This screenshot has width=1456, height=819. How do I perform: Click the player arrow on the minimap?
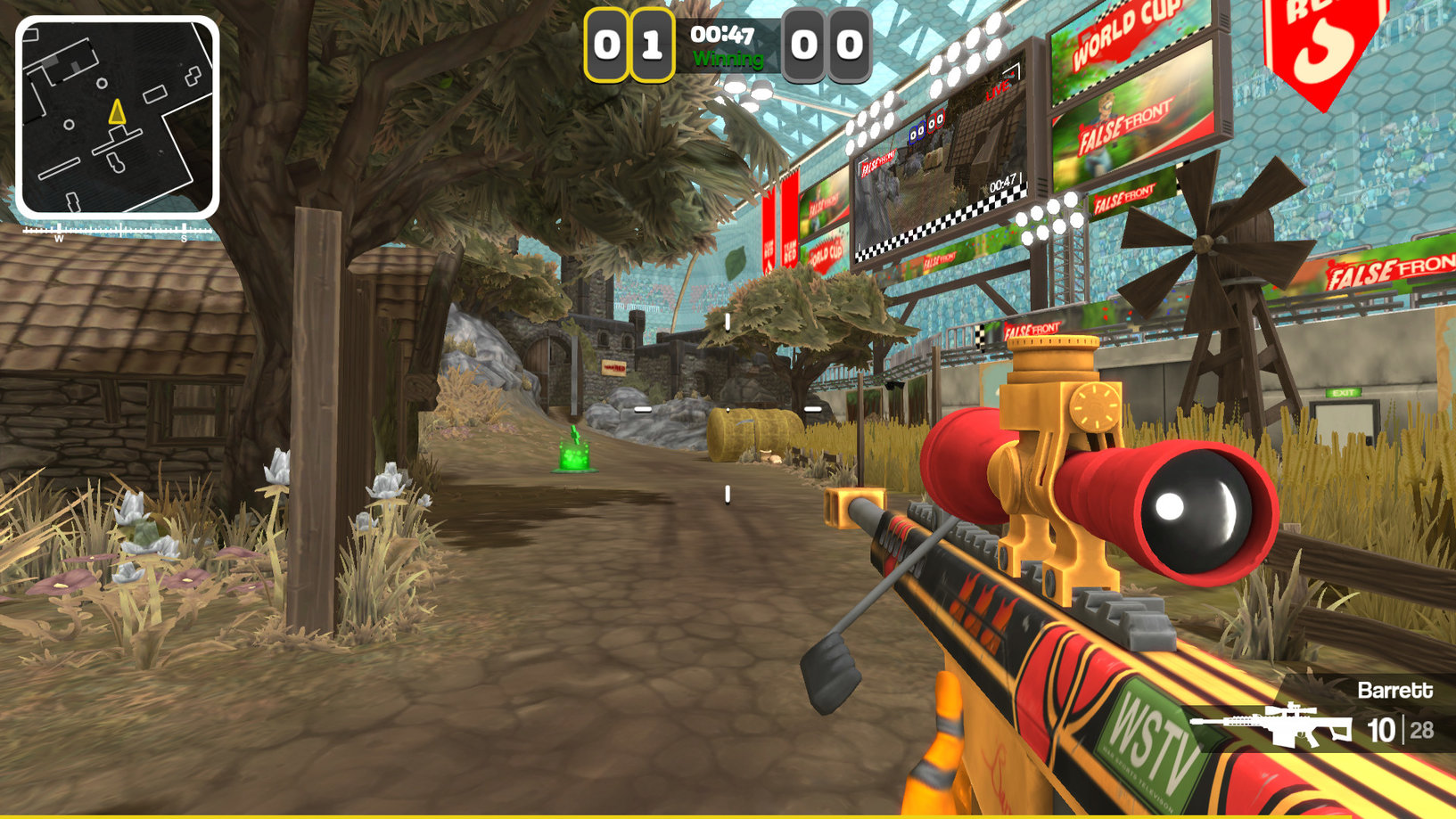(116, 111)
